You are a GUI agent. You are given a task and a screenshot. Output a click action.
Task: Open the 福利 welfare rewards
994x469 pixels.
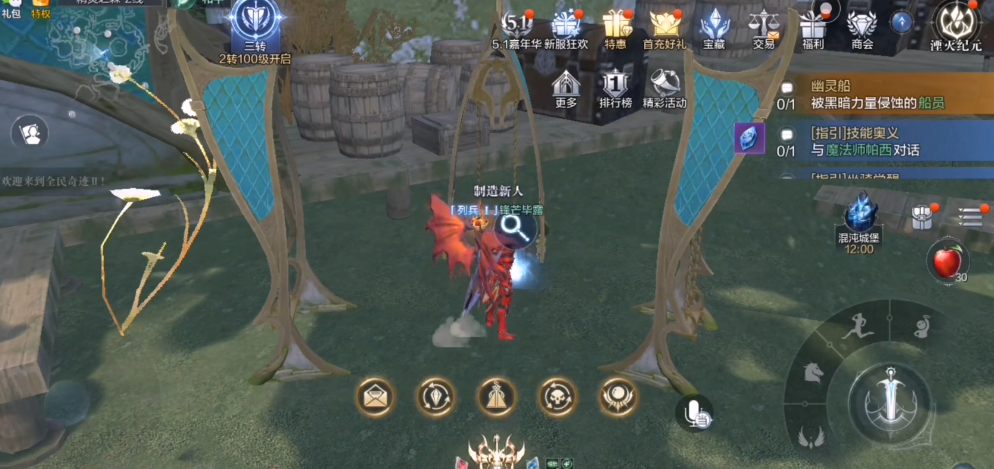[x=812, y=24]
